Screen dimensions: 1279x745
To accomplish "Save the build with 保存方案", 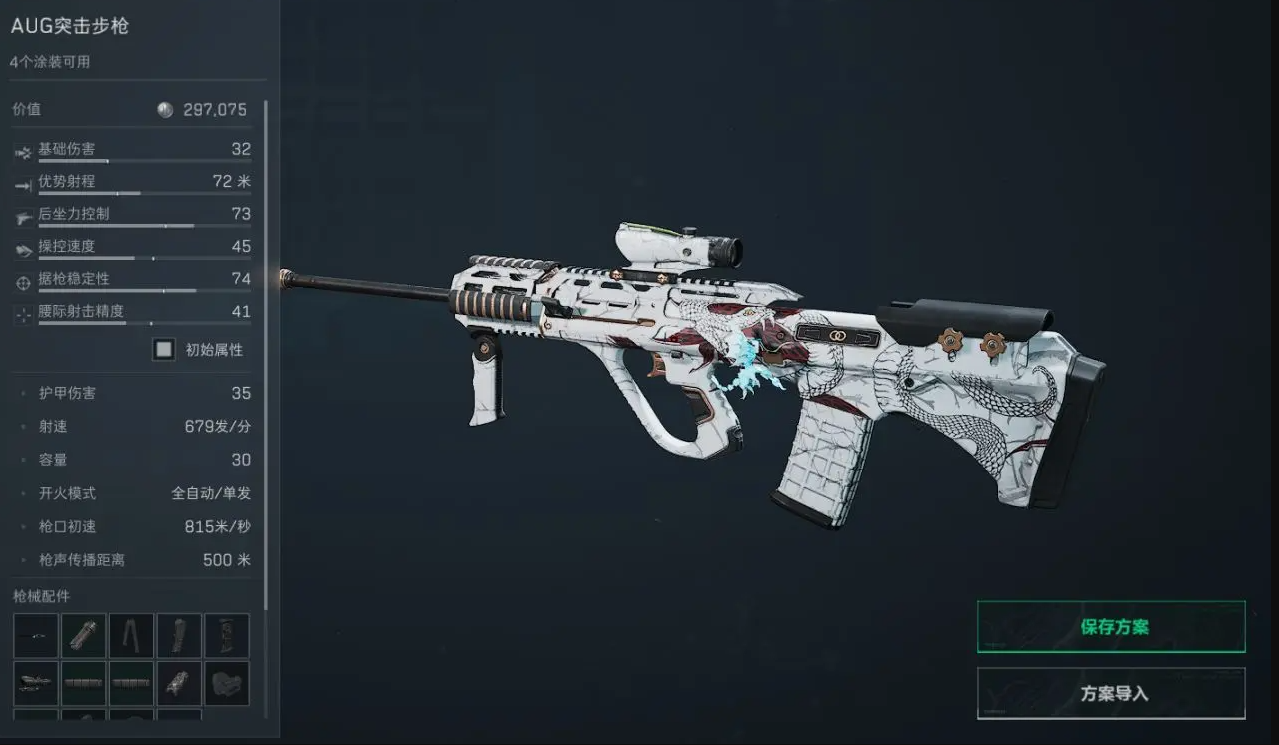I will (1111, 627).
